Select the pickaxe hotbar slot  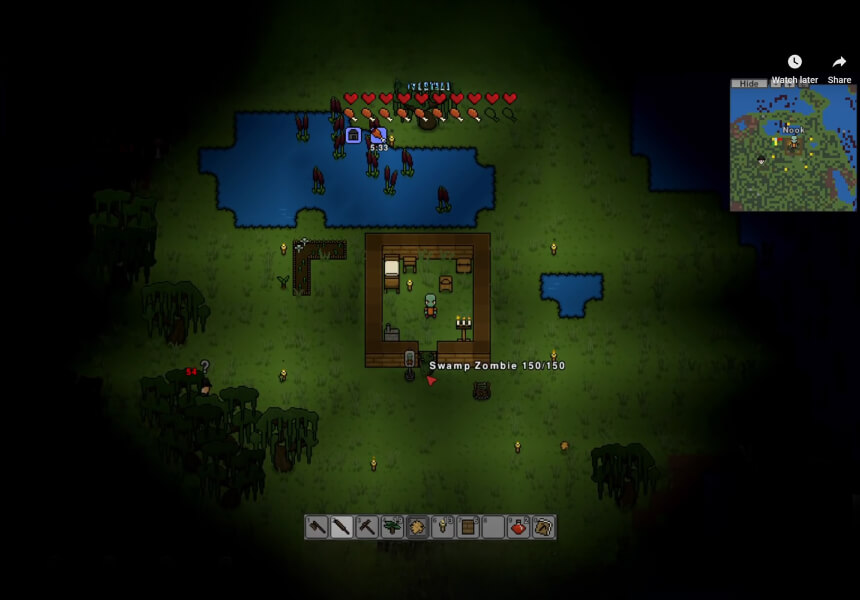tap(367, 527)
